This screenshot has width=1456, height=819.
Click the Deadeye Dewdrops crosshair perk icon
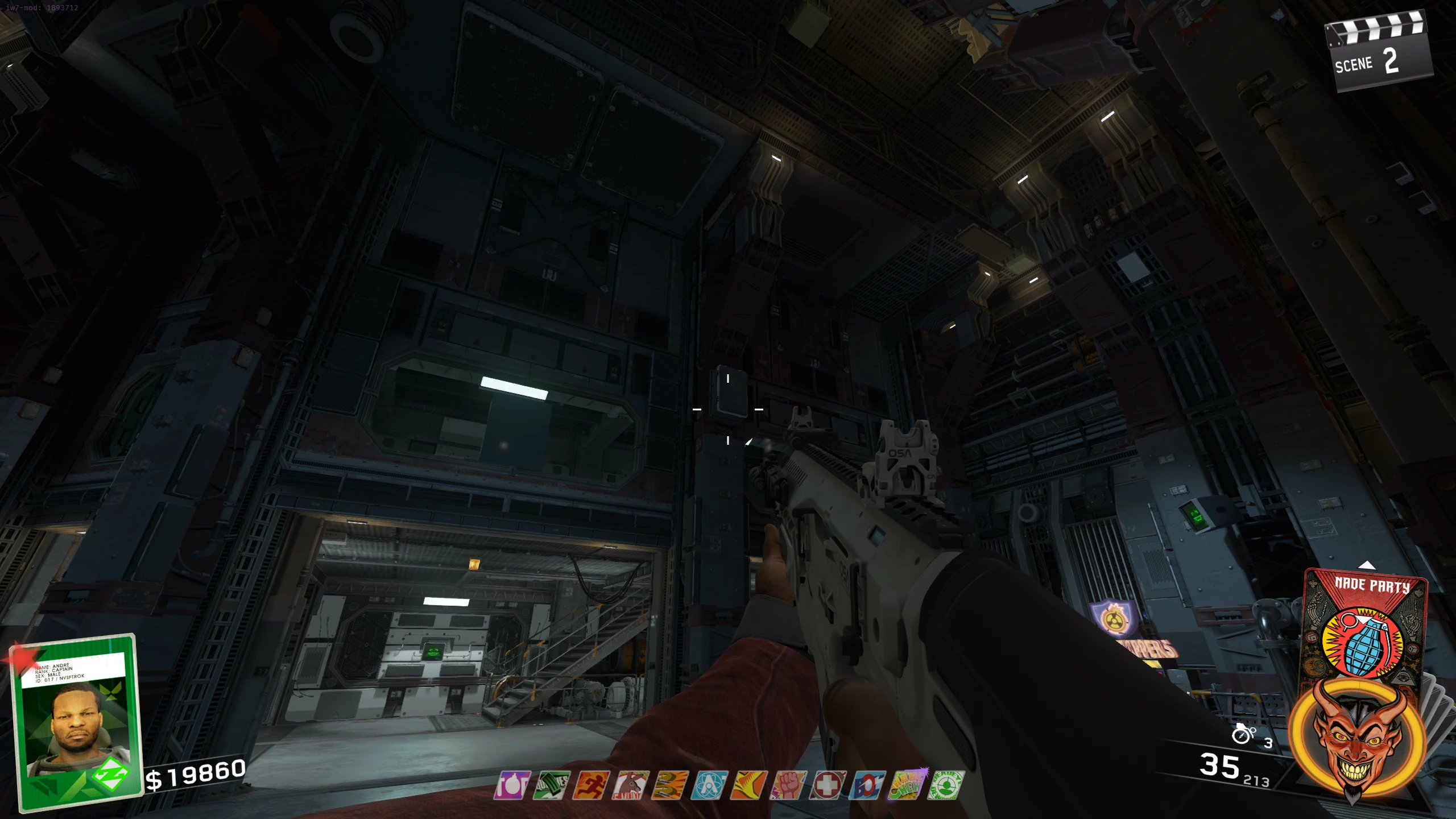pyautogui.click(x=946, y=785)
